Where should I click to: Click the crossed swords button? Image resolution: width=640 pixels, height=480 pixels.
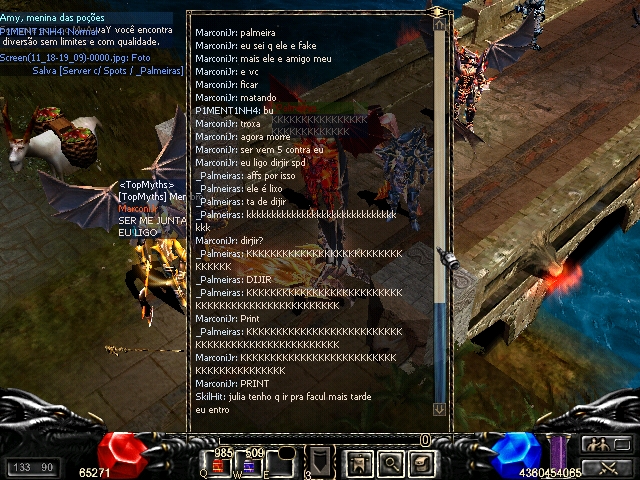pyautogui.click(x=606, y=466)
